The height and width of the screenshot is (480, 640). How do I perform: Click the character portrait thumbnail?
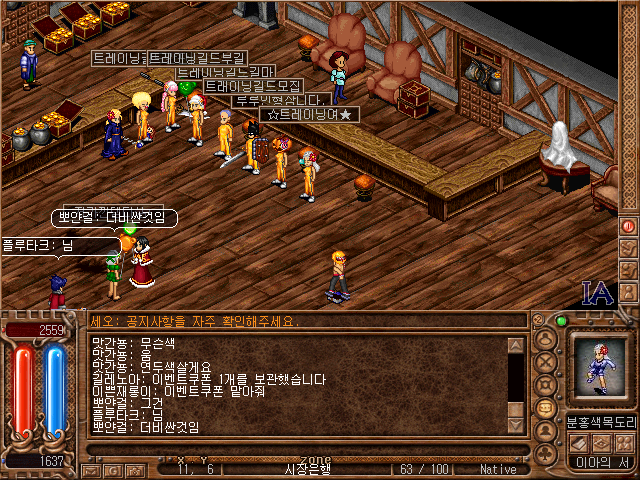point(600,368)
